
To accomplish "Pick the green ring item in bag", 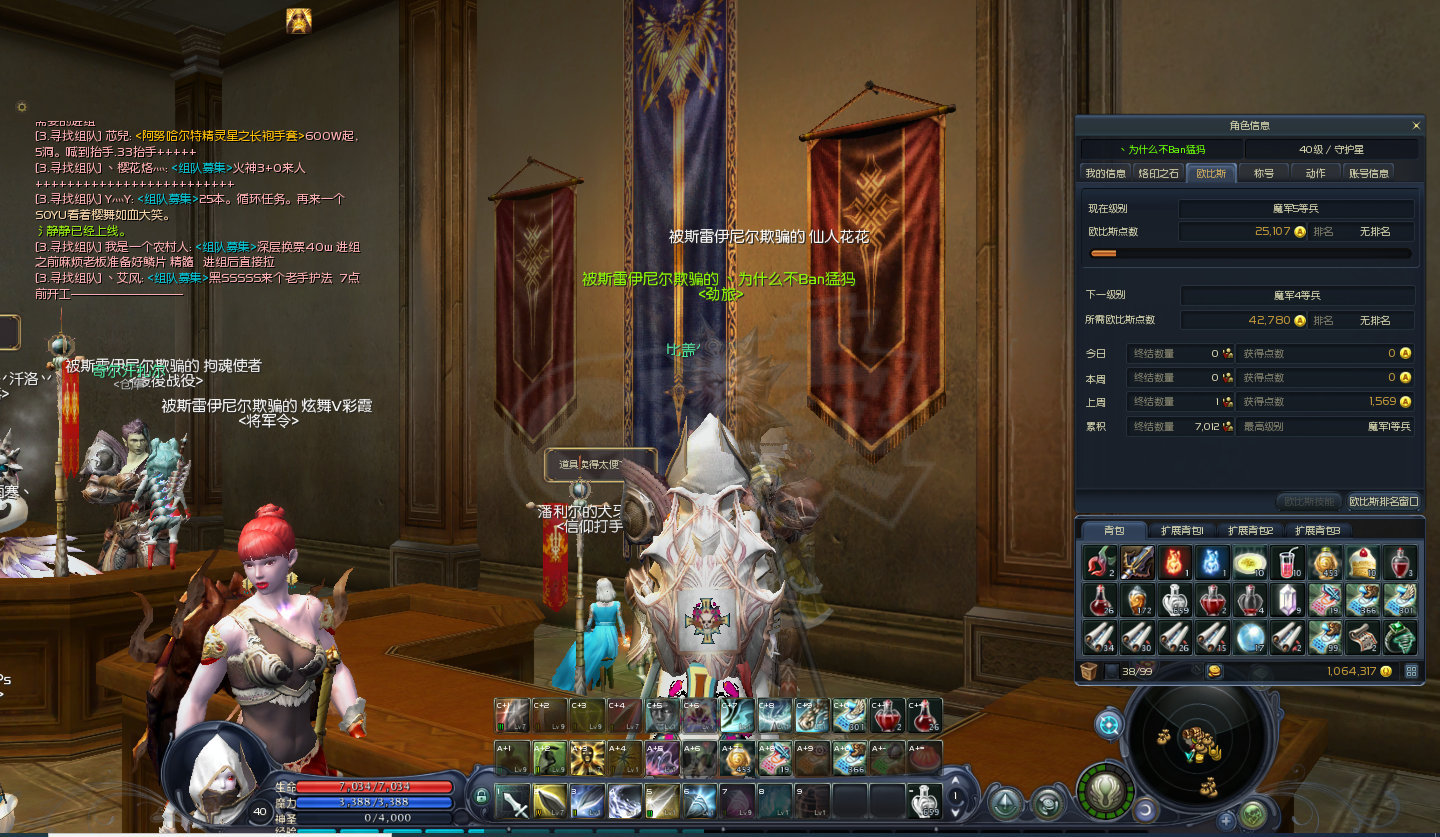I will coord(1399,636).
